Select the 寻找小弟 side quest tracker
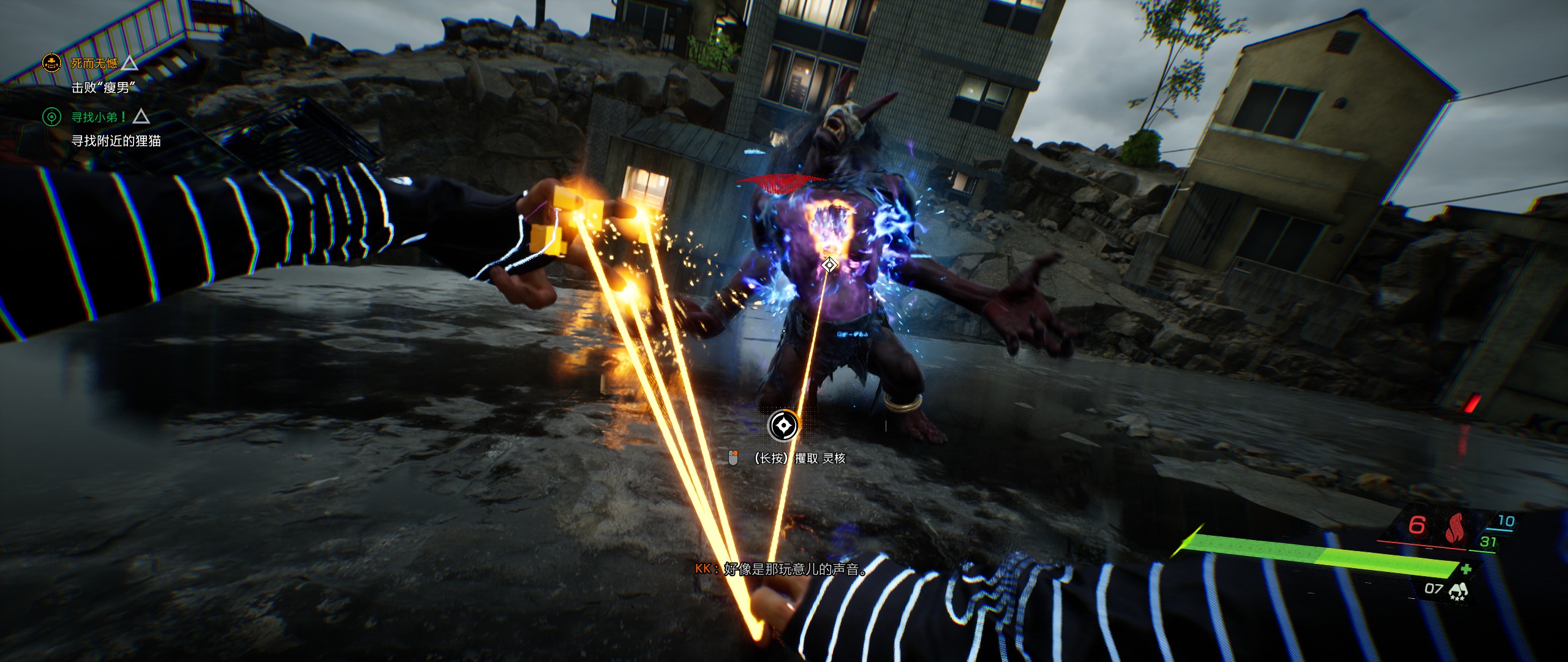This screenshot has height=662, width=1568. (x=98, y=116)
